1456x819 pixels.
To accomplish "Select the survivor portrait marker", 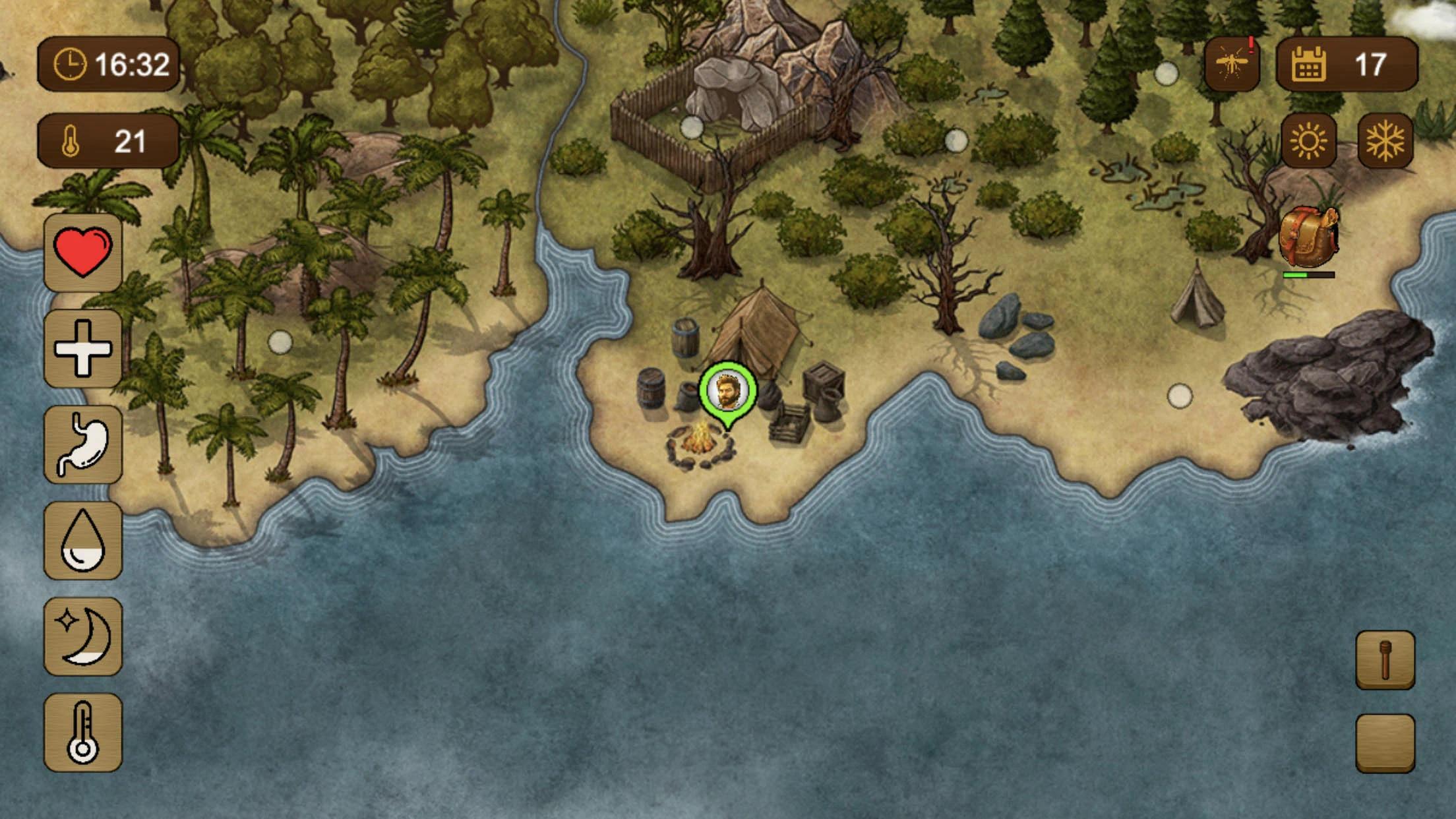I will pos(728,392).
